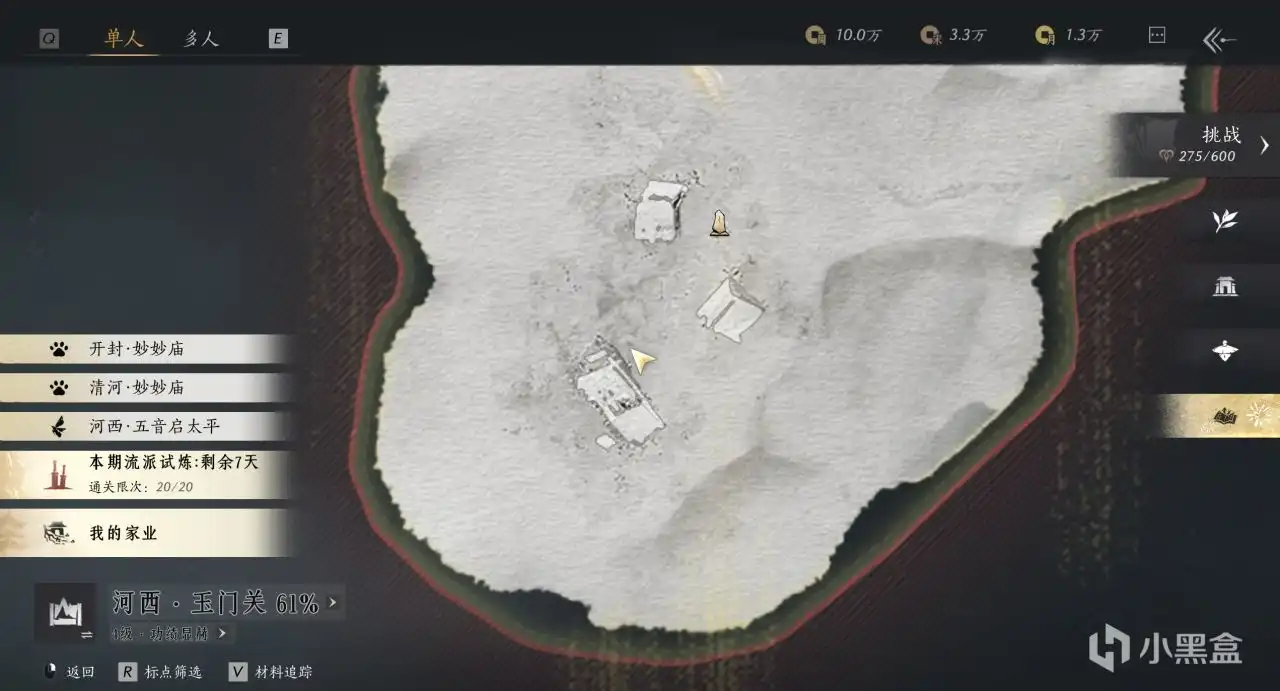Image resolution: width=1280 pixels, height=691 pixels.
Task: Select the leaf filter icon
Action: tap(1225, 221)
